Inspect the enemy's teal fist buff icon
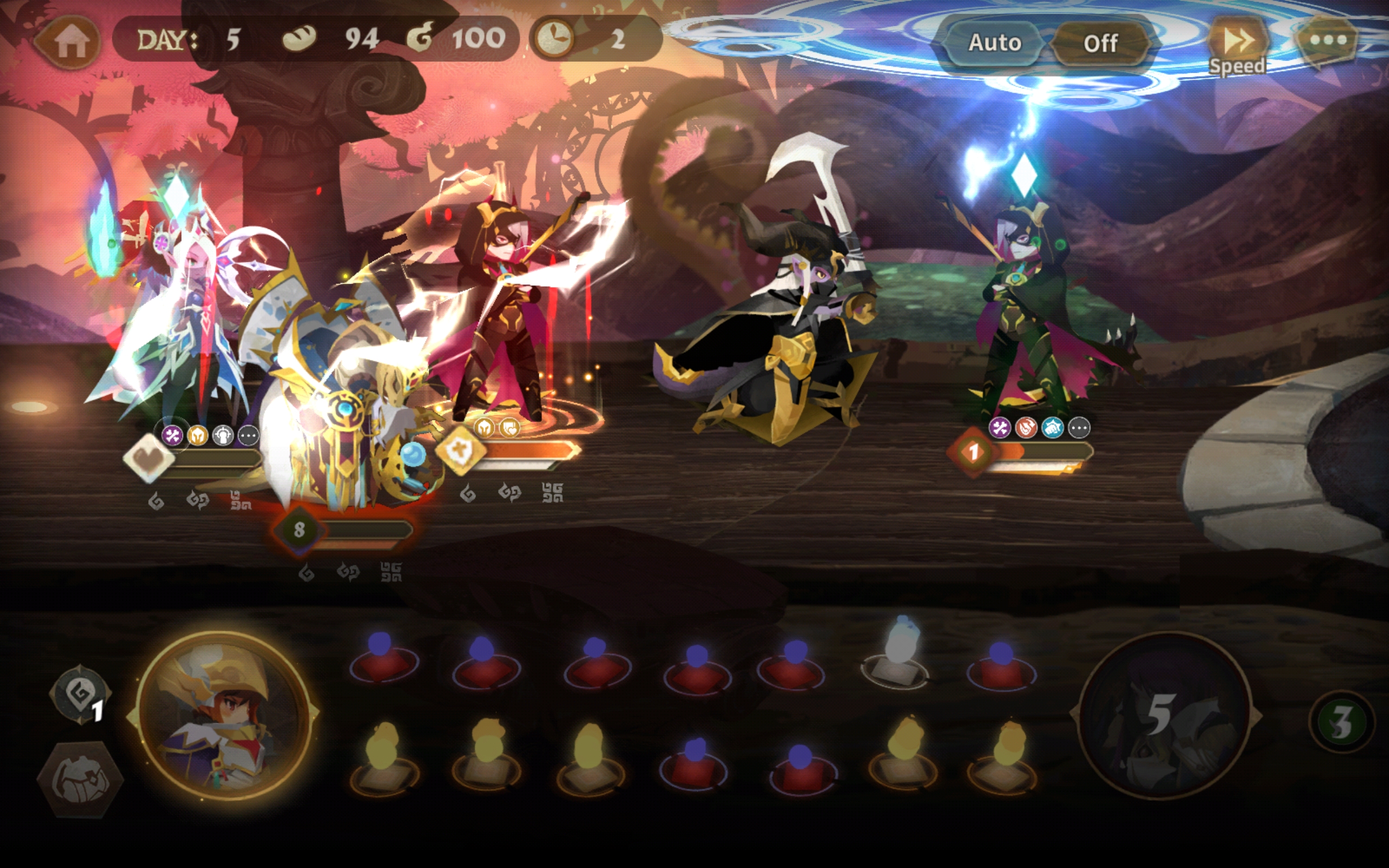 (x=1052, y=427)
